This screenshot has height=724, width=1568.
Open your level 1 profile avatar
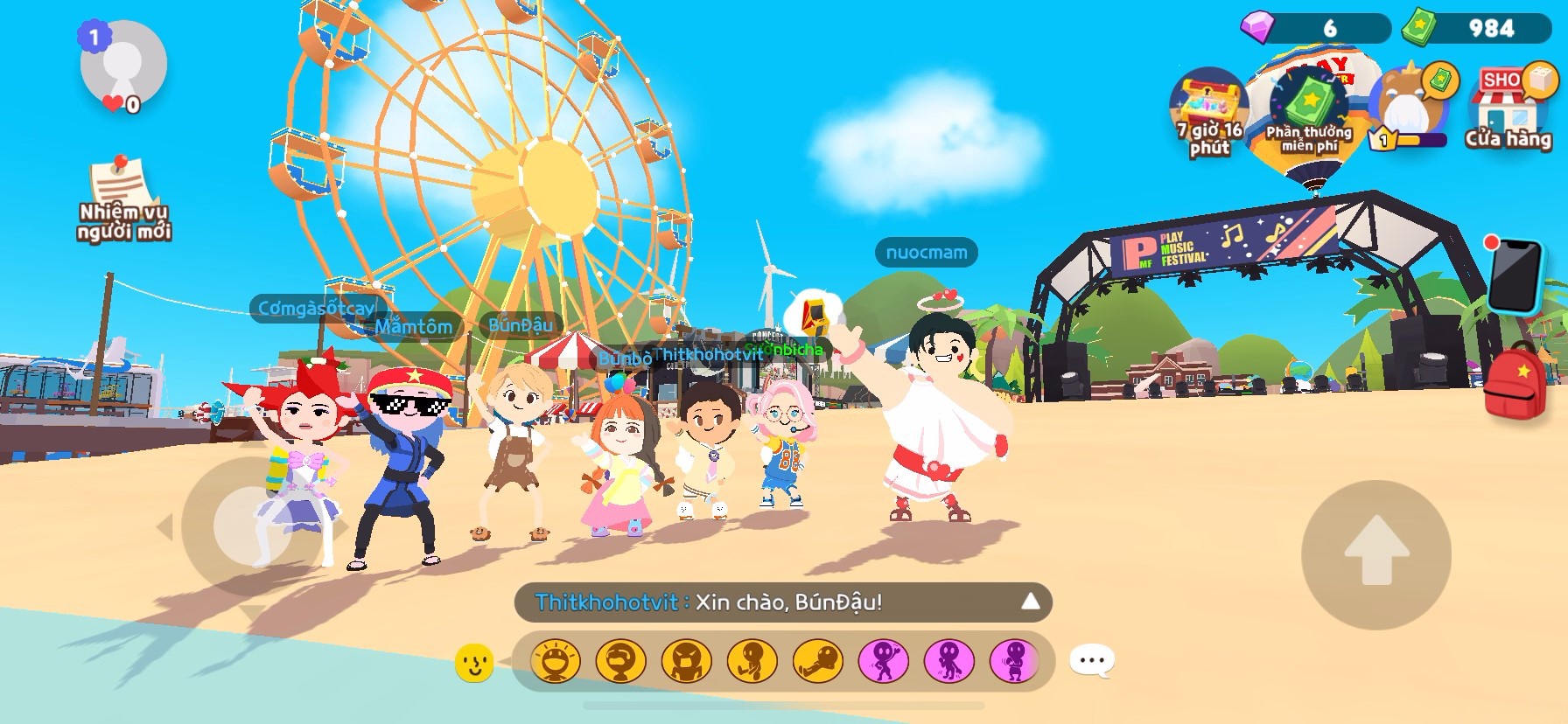[x=122, y=66]
